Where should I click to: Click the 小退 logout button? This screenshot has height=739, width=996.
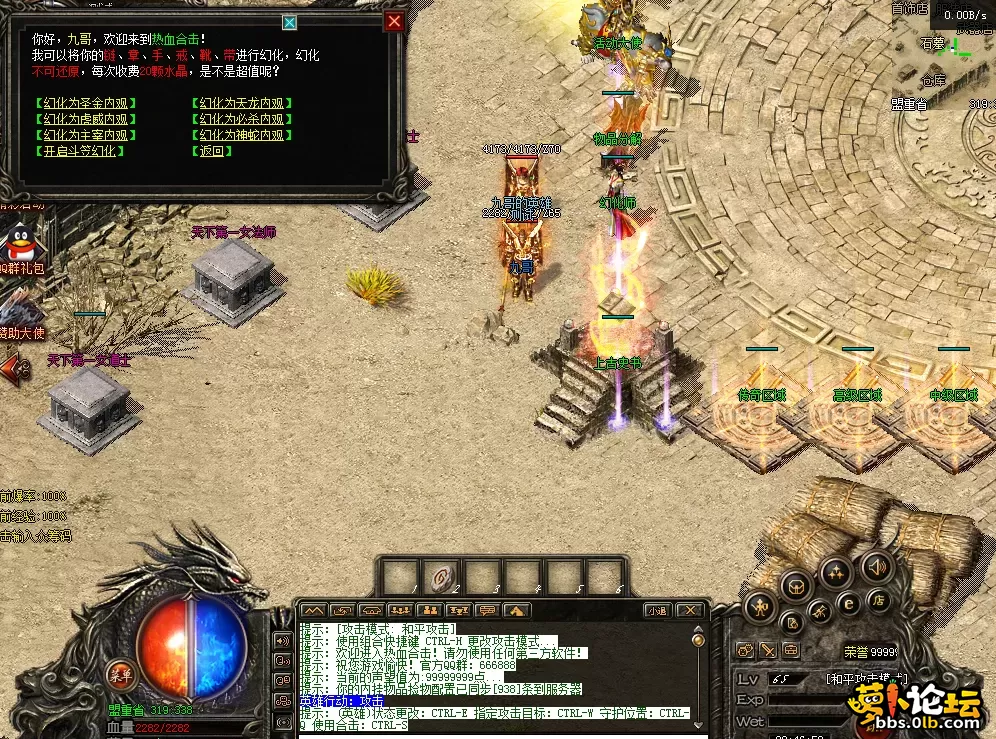[656, 610]
